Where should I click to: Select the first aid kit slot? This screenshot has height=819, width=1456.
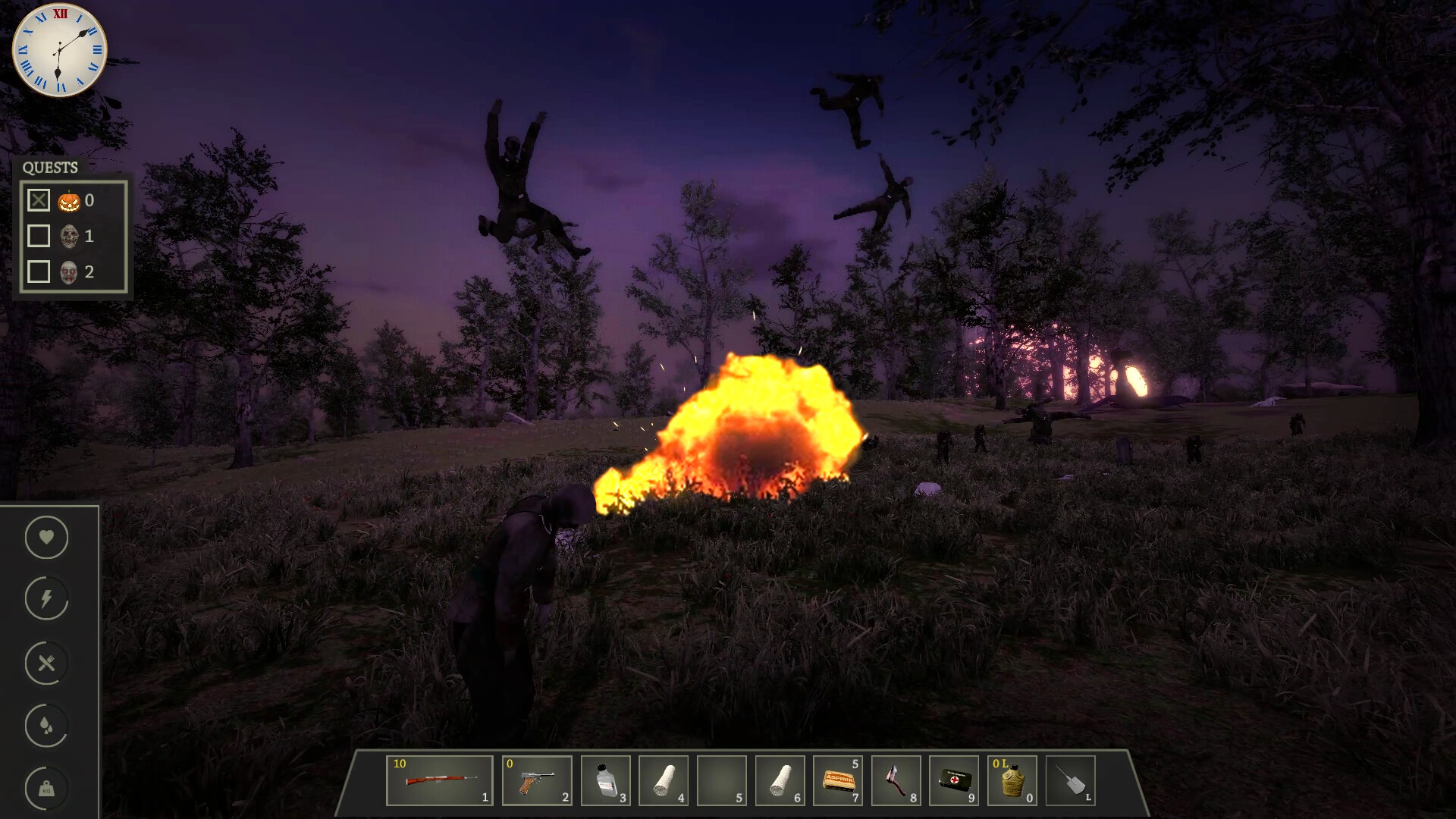(x=954, y=780)
